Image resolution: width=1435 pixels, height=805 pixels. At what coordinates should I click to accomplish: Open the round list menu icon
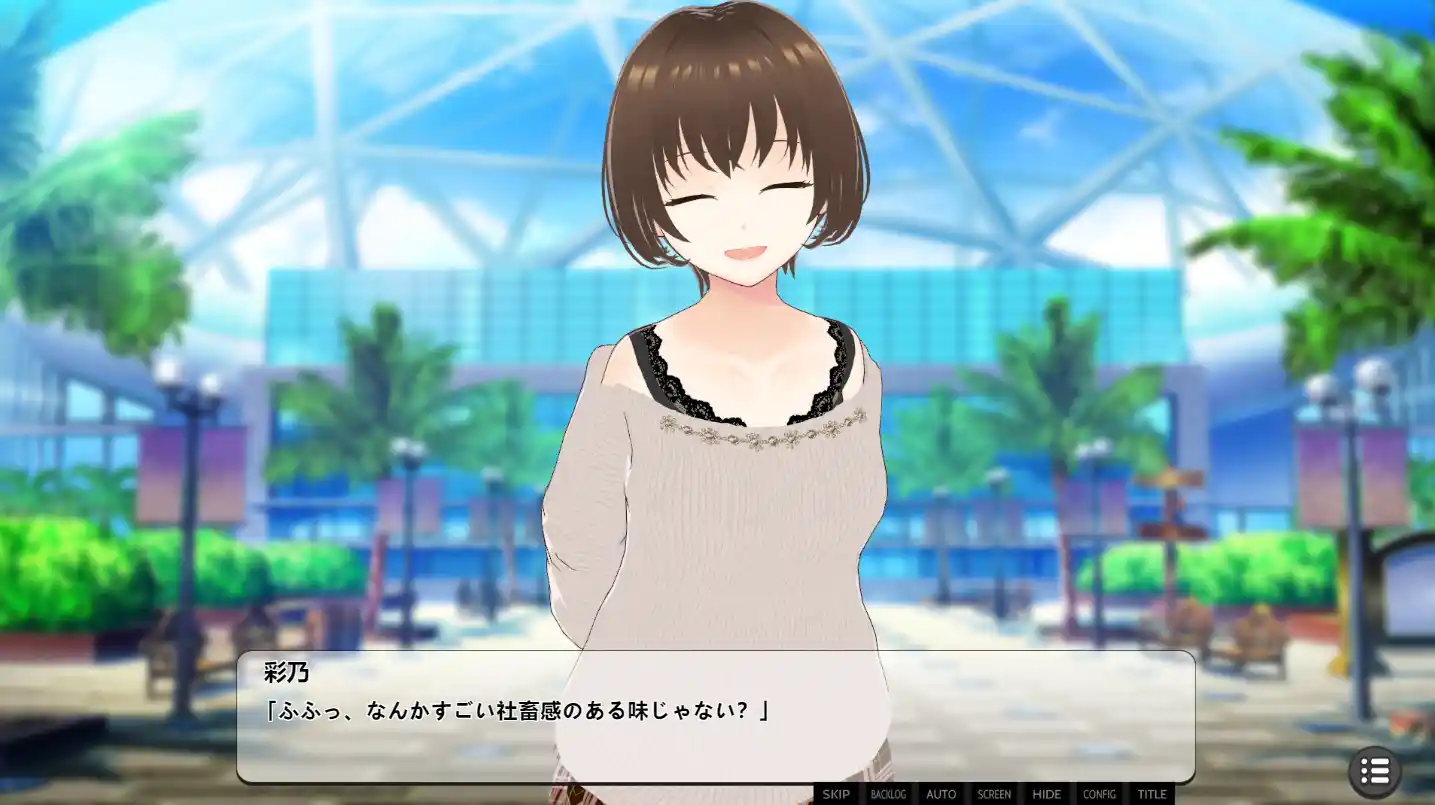coord(1375,771)
